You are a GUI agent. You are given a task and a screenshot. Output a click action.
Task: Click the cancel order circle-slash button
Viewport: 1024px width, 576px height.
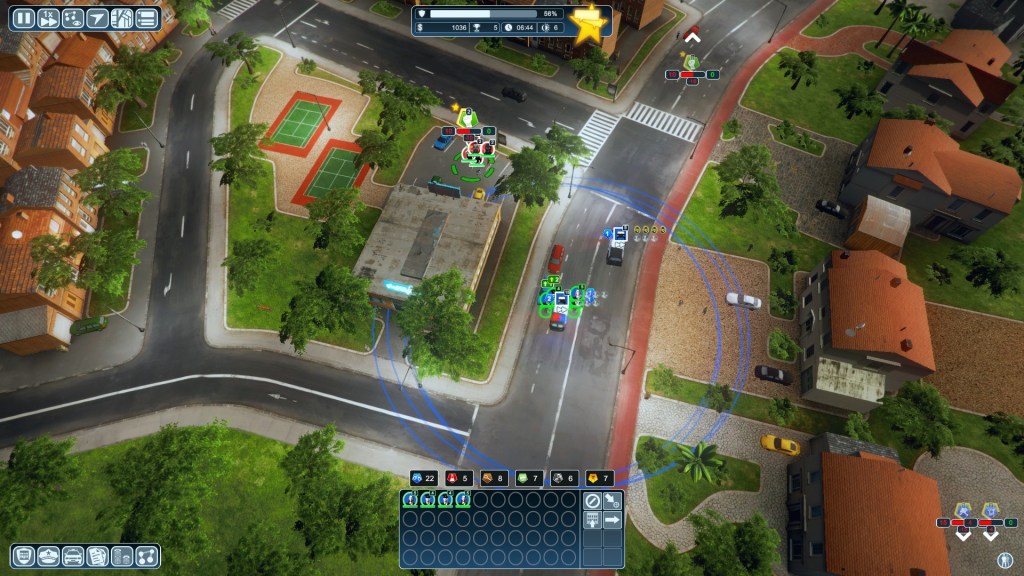(x=592, y=500)
